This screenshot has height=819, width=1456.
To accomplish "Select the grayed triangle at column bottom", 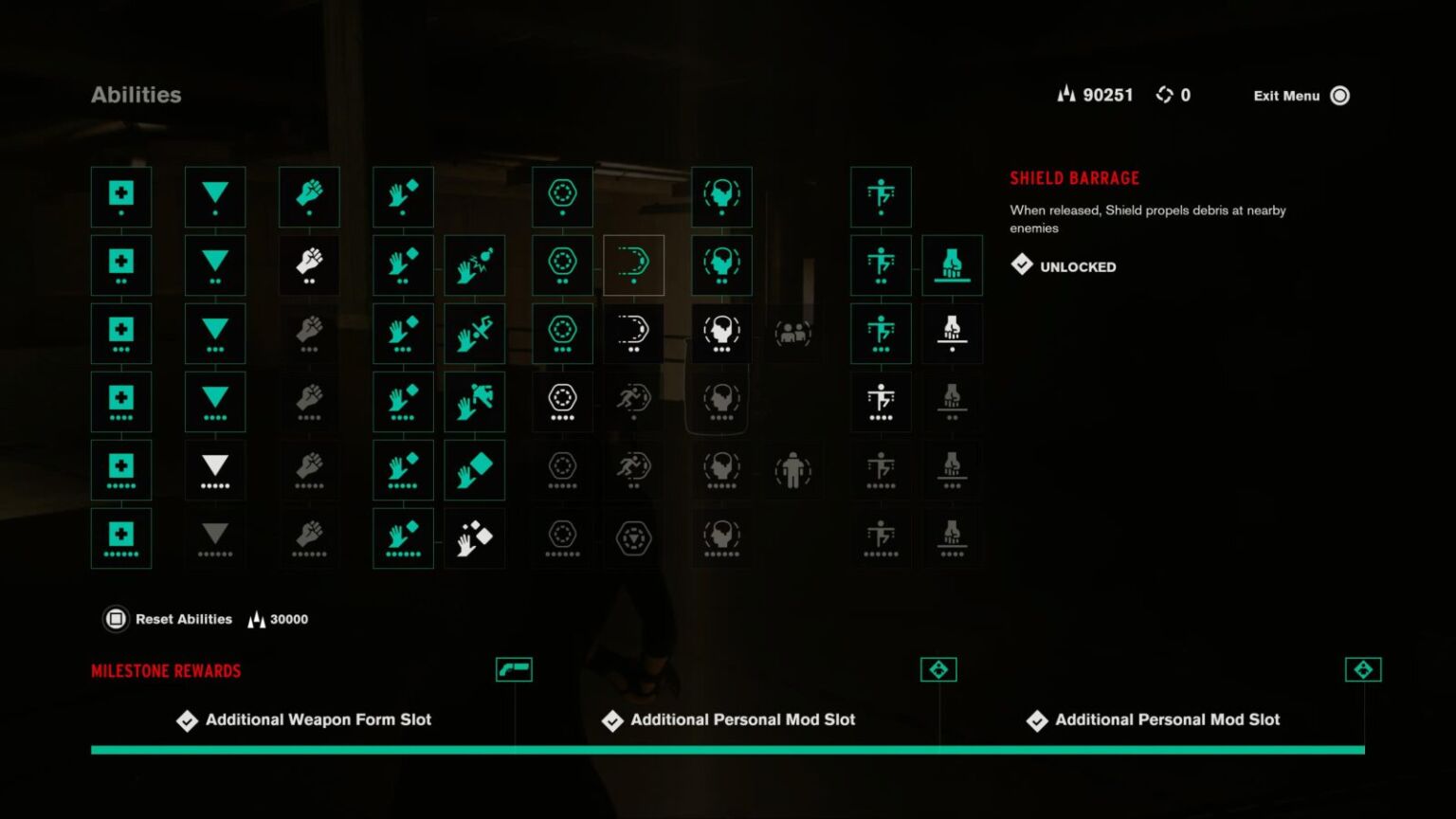I will point(215,537).
